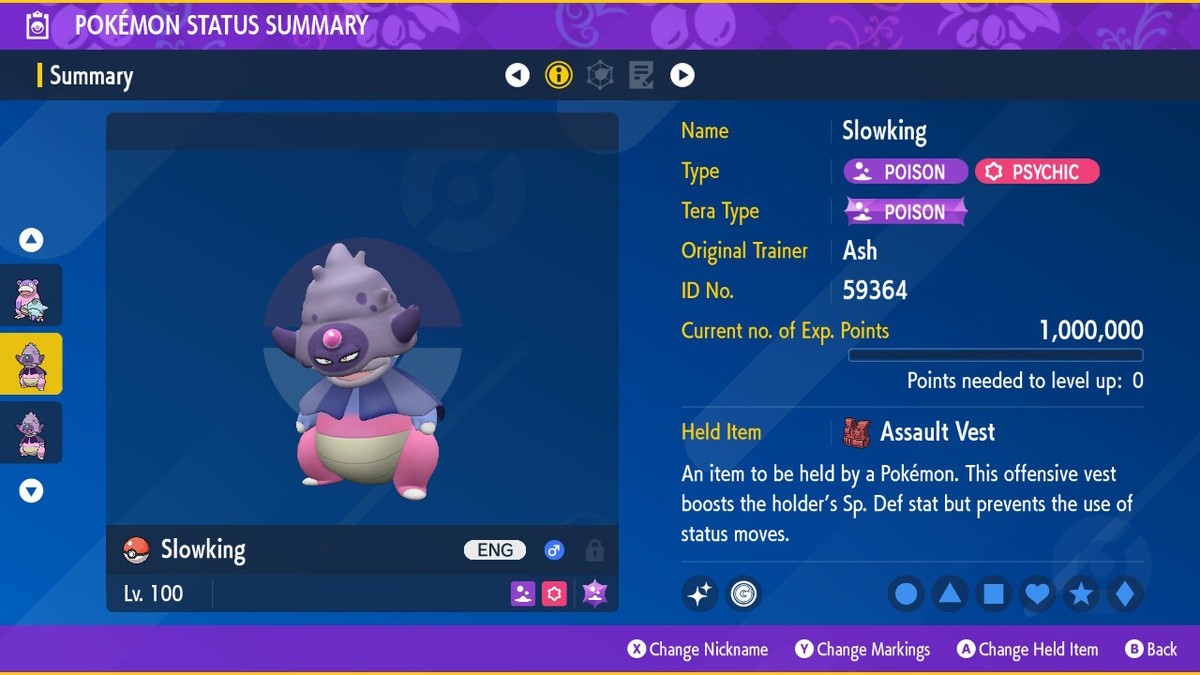Select the Slowbro party thumbnail
Viewport: 1200px width, 675px height.
[31, 297]
